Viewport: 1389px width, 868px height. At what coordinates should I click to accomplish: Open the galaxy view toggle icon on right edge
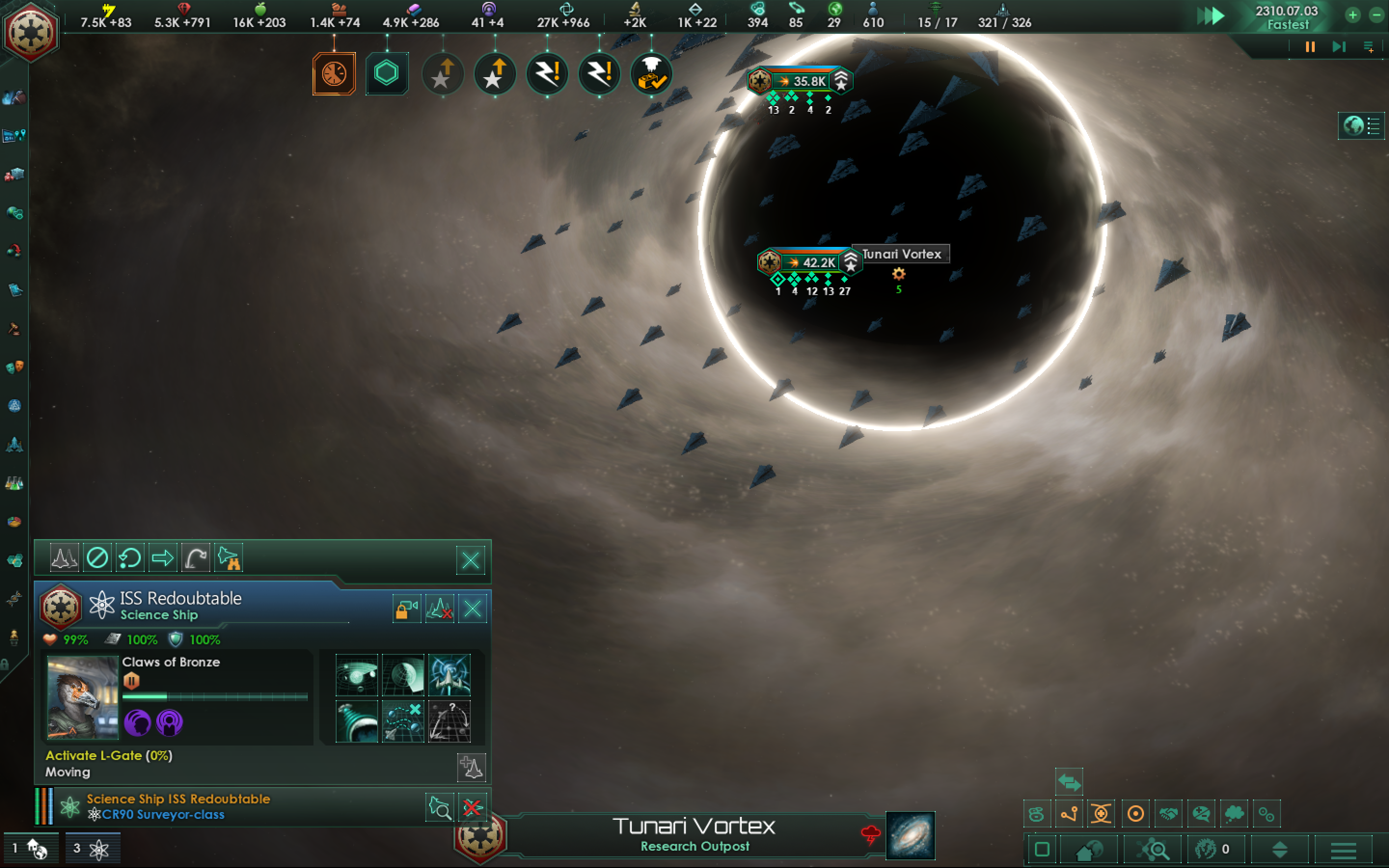coord(1361,125)
